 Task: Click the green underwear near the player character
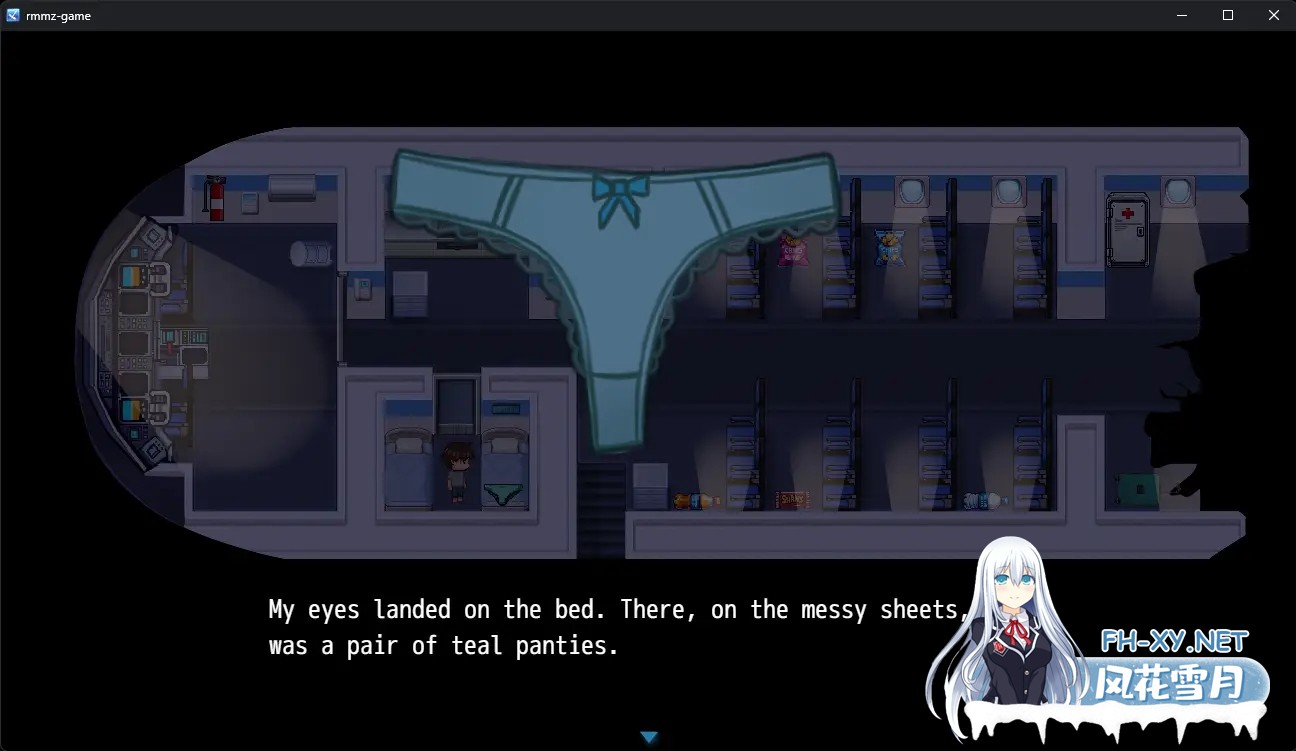tap(504, 492)
